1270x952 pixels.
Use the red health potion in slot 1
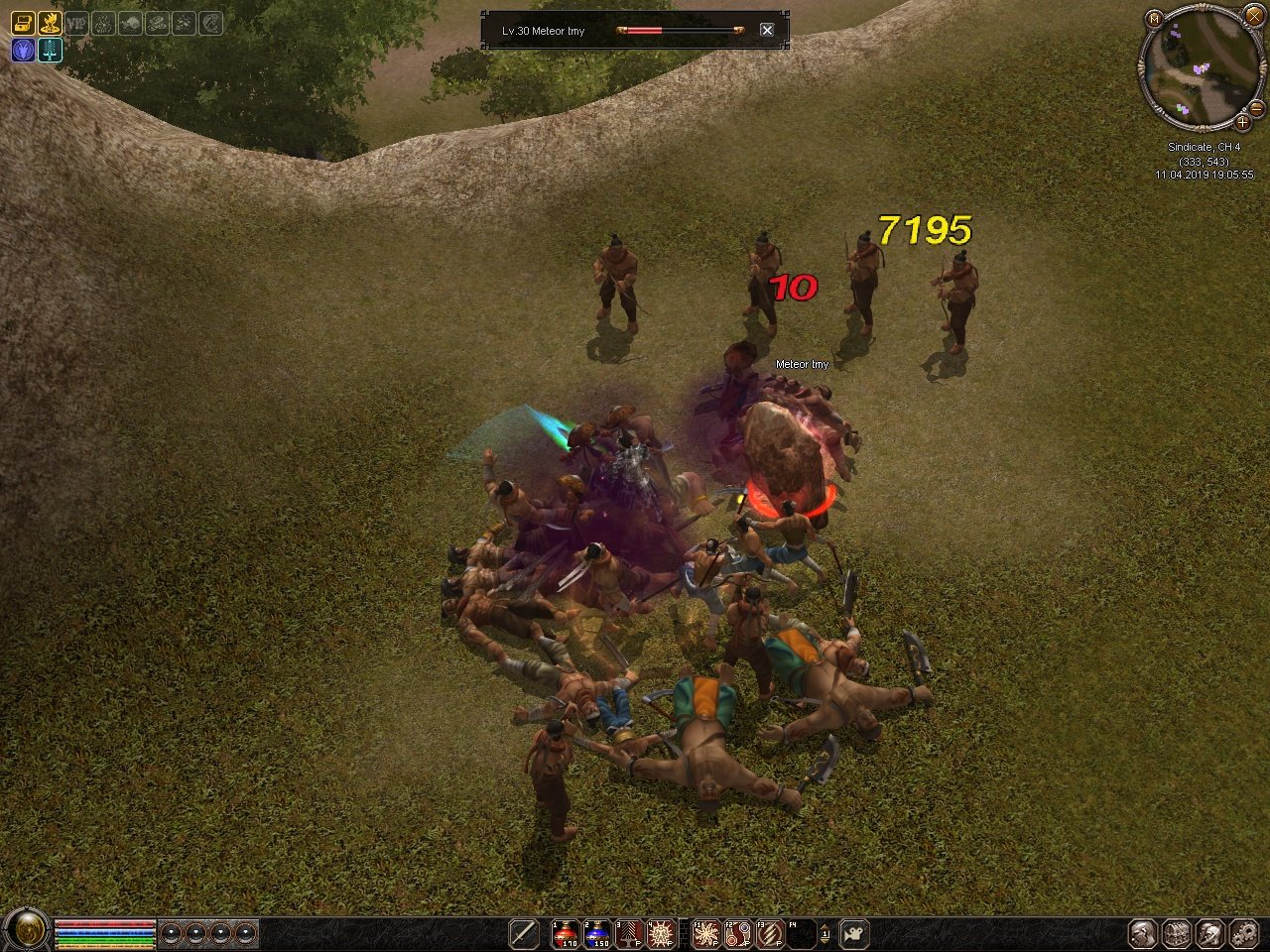coord(566,933)
